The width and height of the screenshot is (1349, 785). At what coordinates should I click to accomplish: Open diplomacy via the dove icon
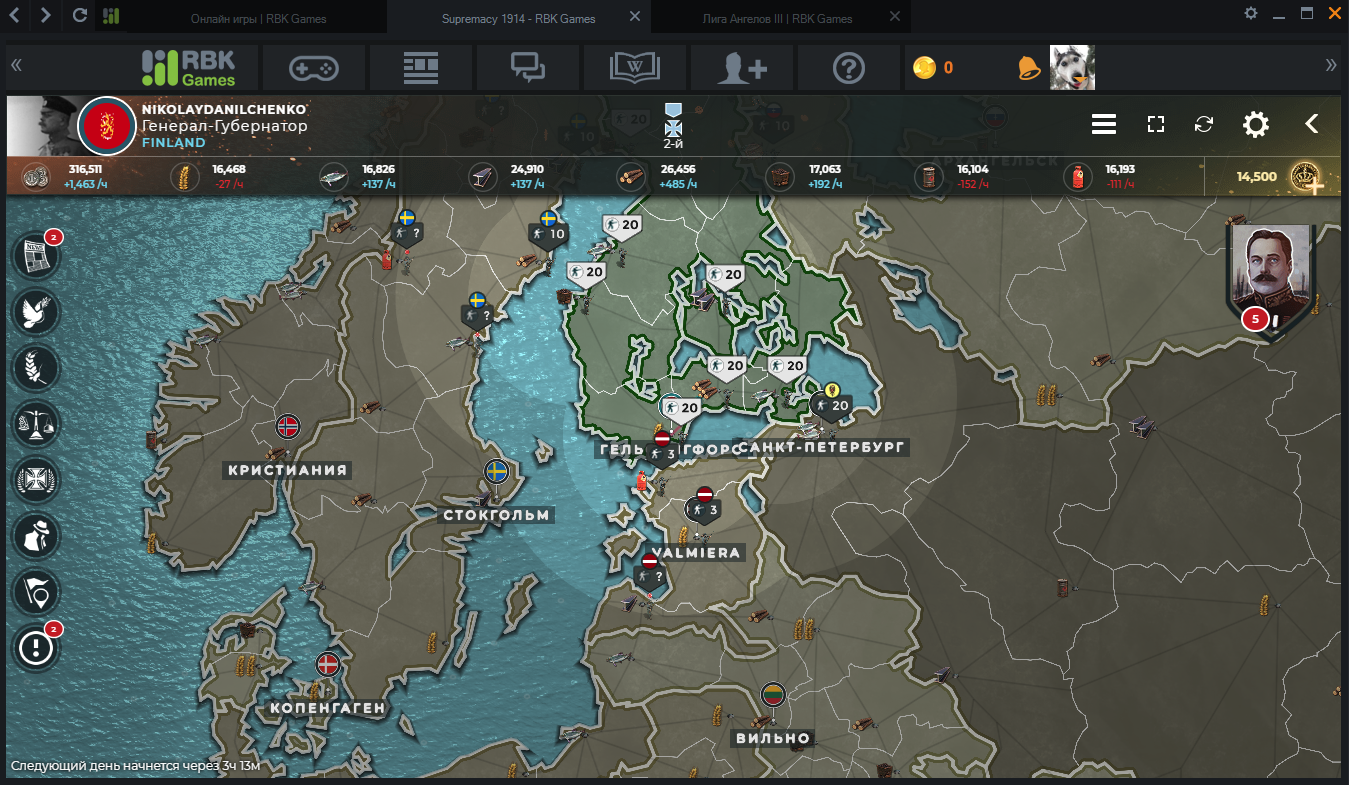(36, 312)
